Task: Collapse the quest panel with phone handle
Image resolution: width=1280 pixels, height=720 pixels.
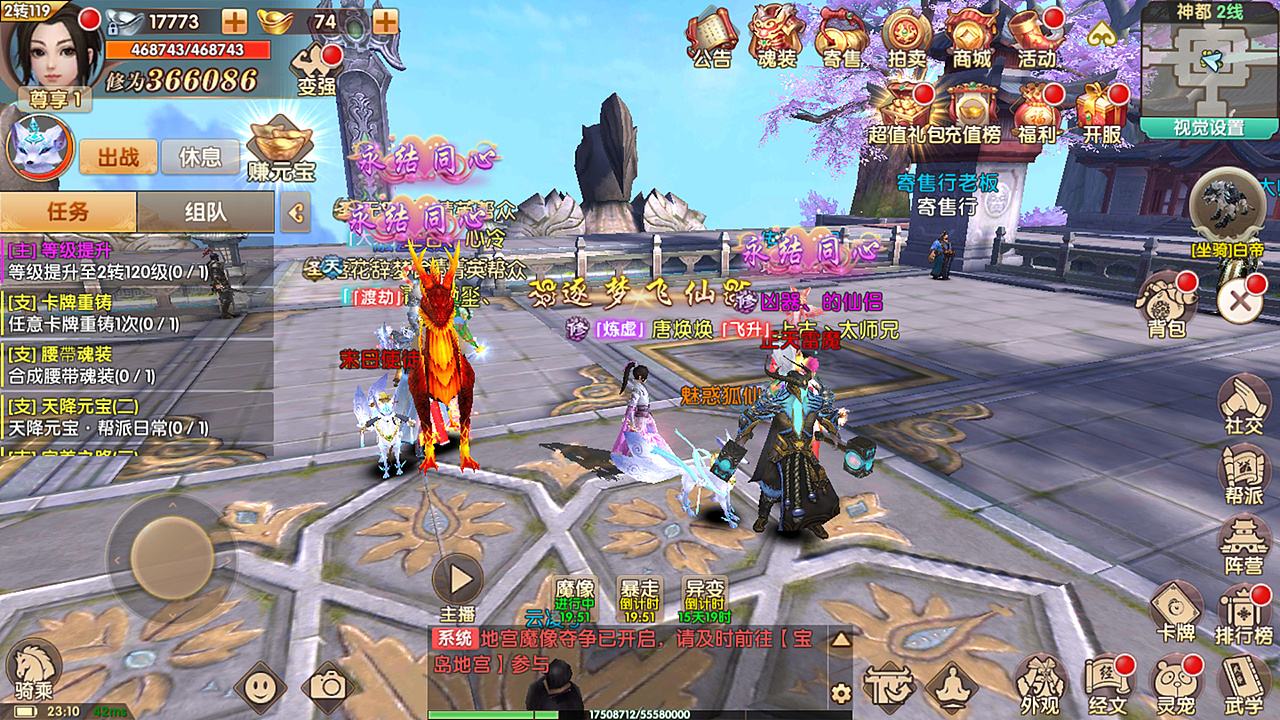Action: pyautogui.click(x=296, y=213)
